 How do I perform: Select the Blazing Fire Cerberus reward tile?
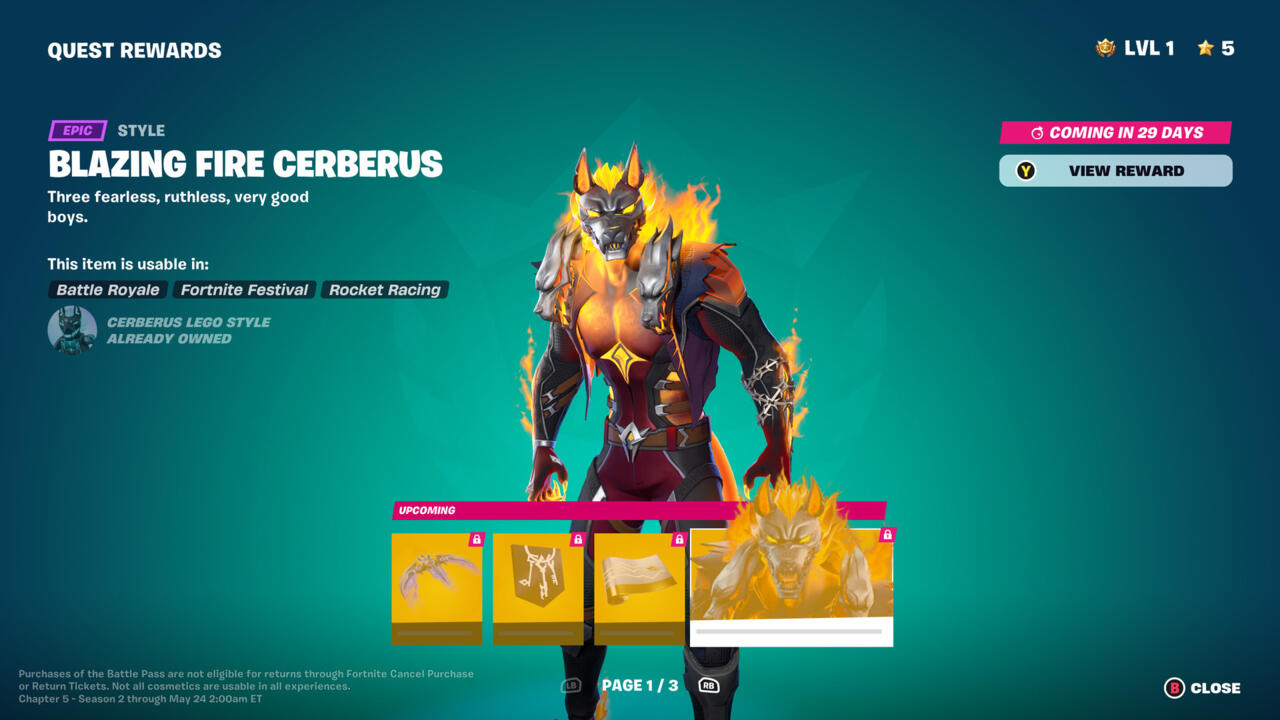[791, 586]
